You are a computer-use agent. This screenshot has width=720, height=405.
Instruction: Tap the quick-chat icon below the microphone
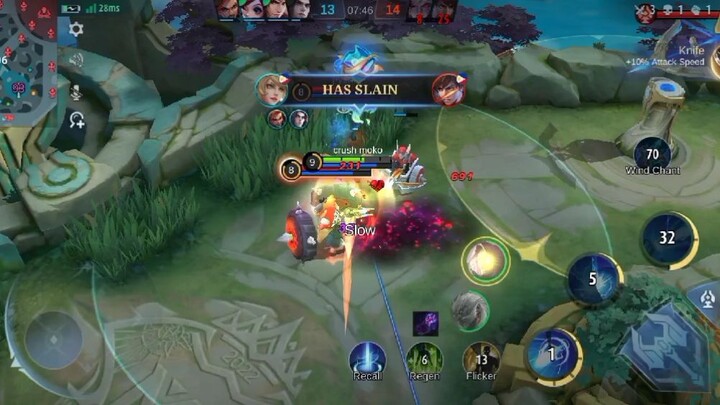(x=76, y=120)
